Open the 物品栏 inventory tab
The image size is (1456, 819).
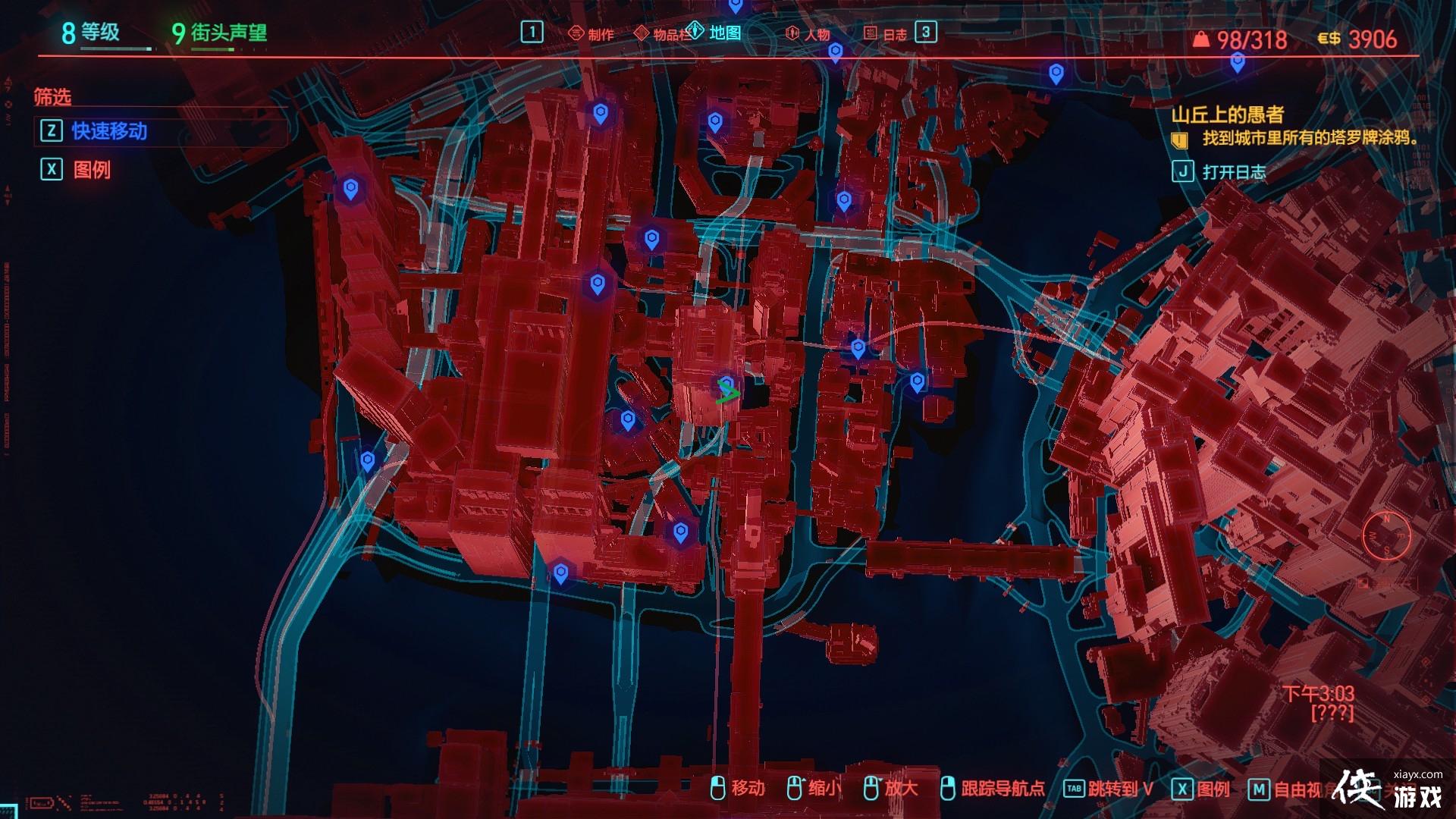tap(662, 33)
